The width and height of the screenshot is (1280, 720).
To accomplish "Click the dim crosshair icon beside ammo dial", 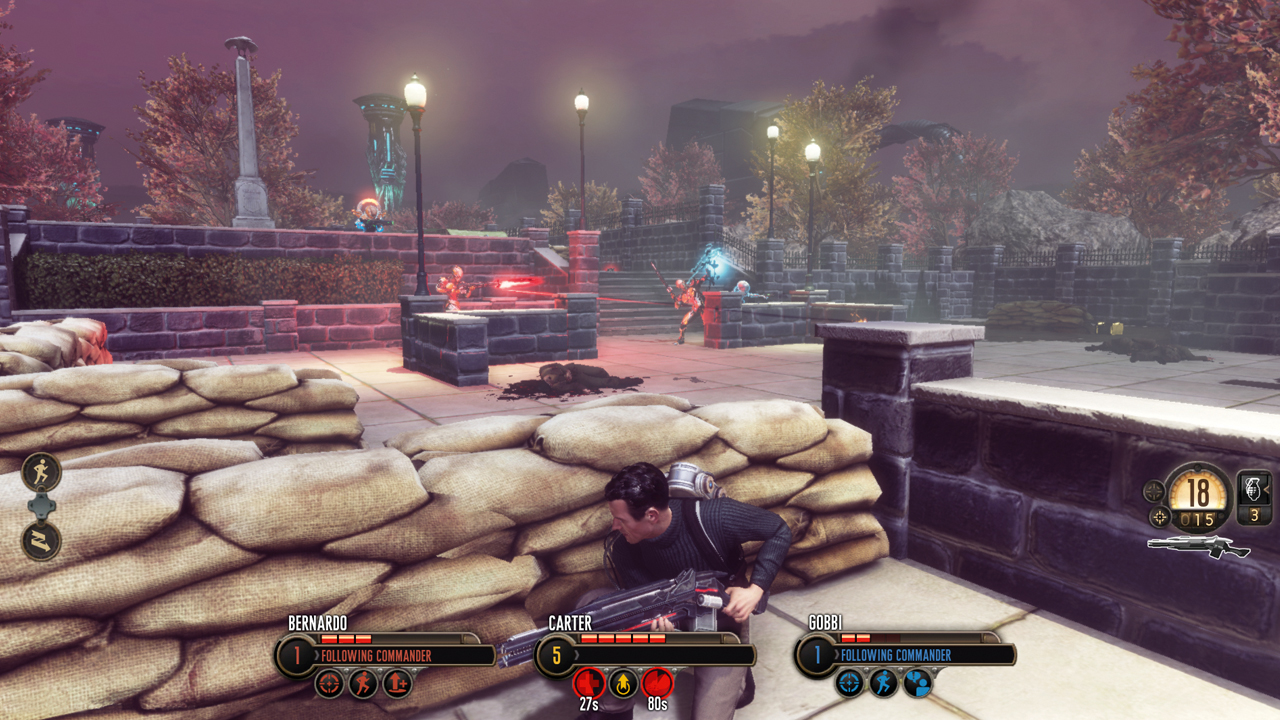I will [1154, 491].
